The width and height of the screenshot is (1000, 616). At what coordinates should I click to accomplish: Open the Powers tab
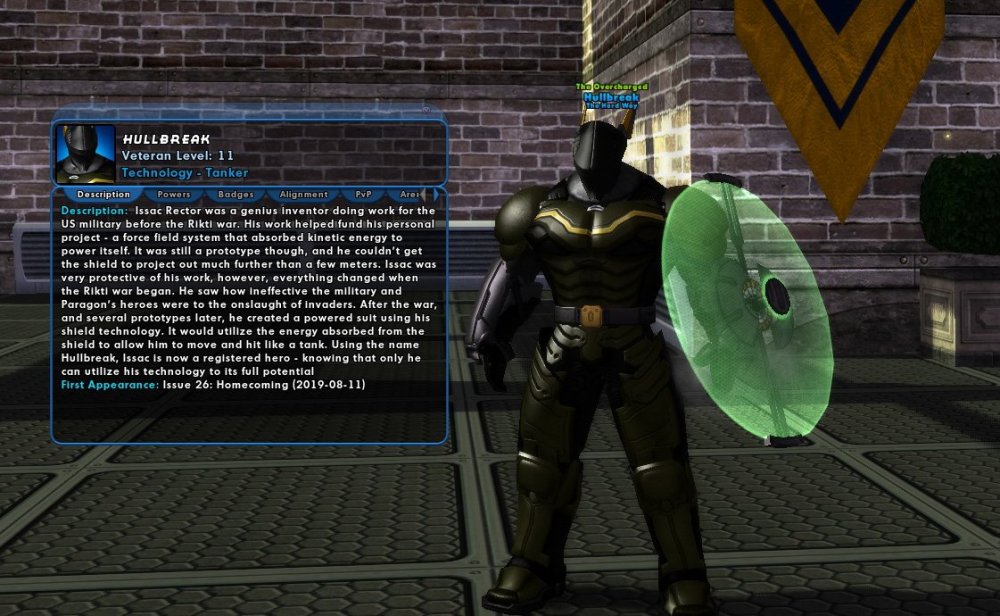[174, 194]
